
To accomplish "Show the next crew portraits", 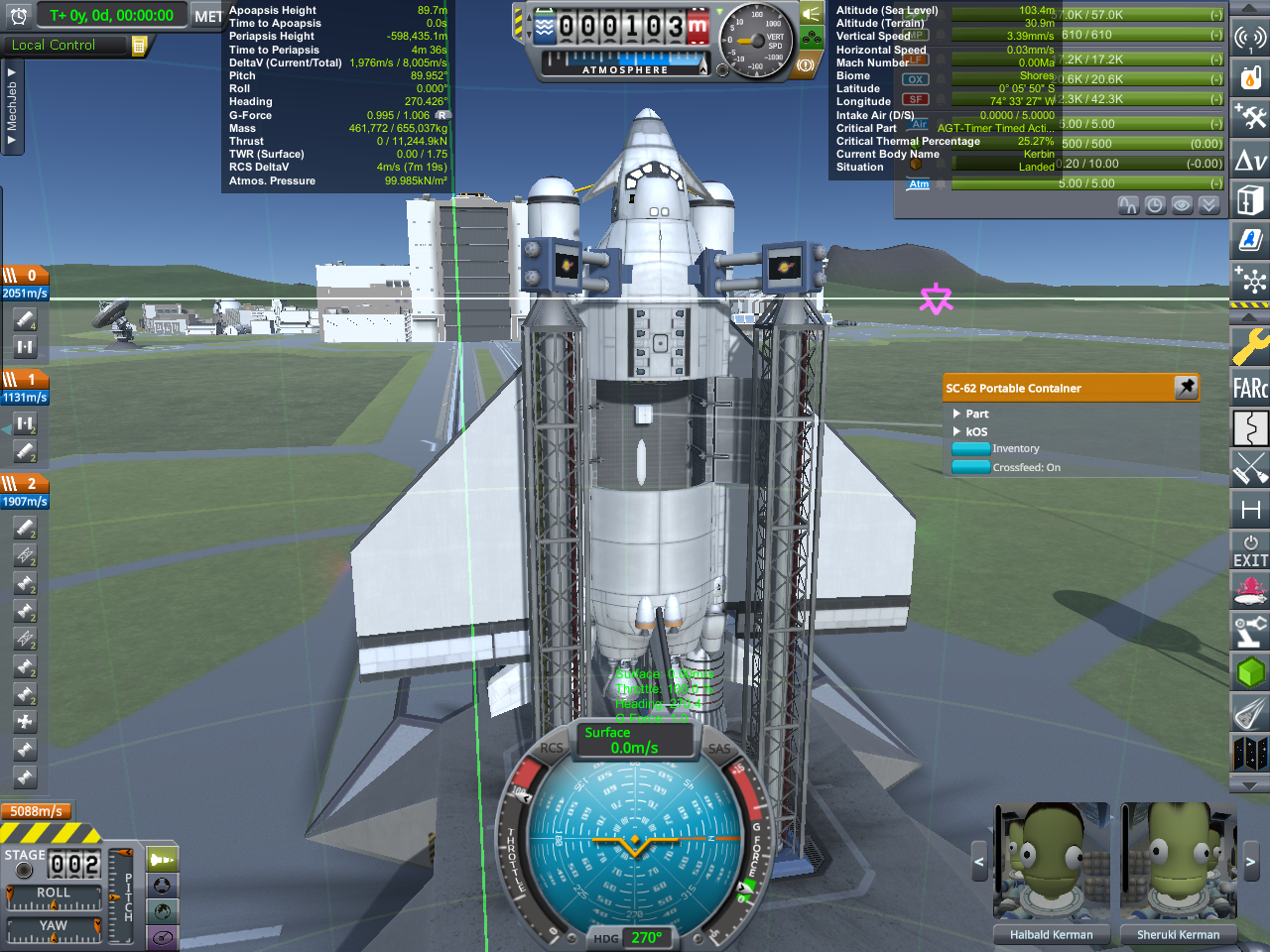I will (x=1250, y=862).
